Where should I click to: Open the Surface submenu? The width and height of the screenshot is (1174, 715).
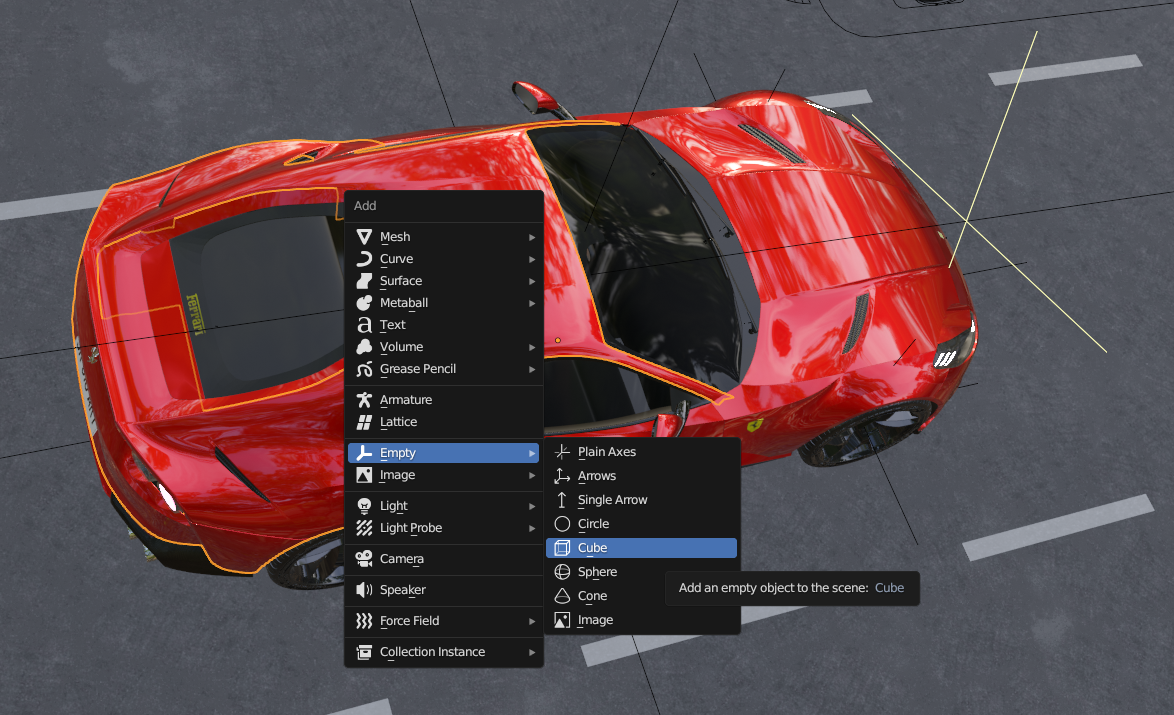tap(400, 281)
